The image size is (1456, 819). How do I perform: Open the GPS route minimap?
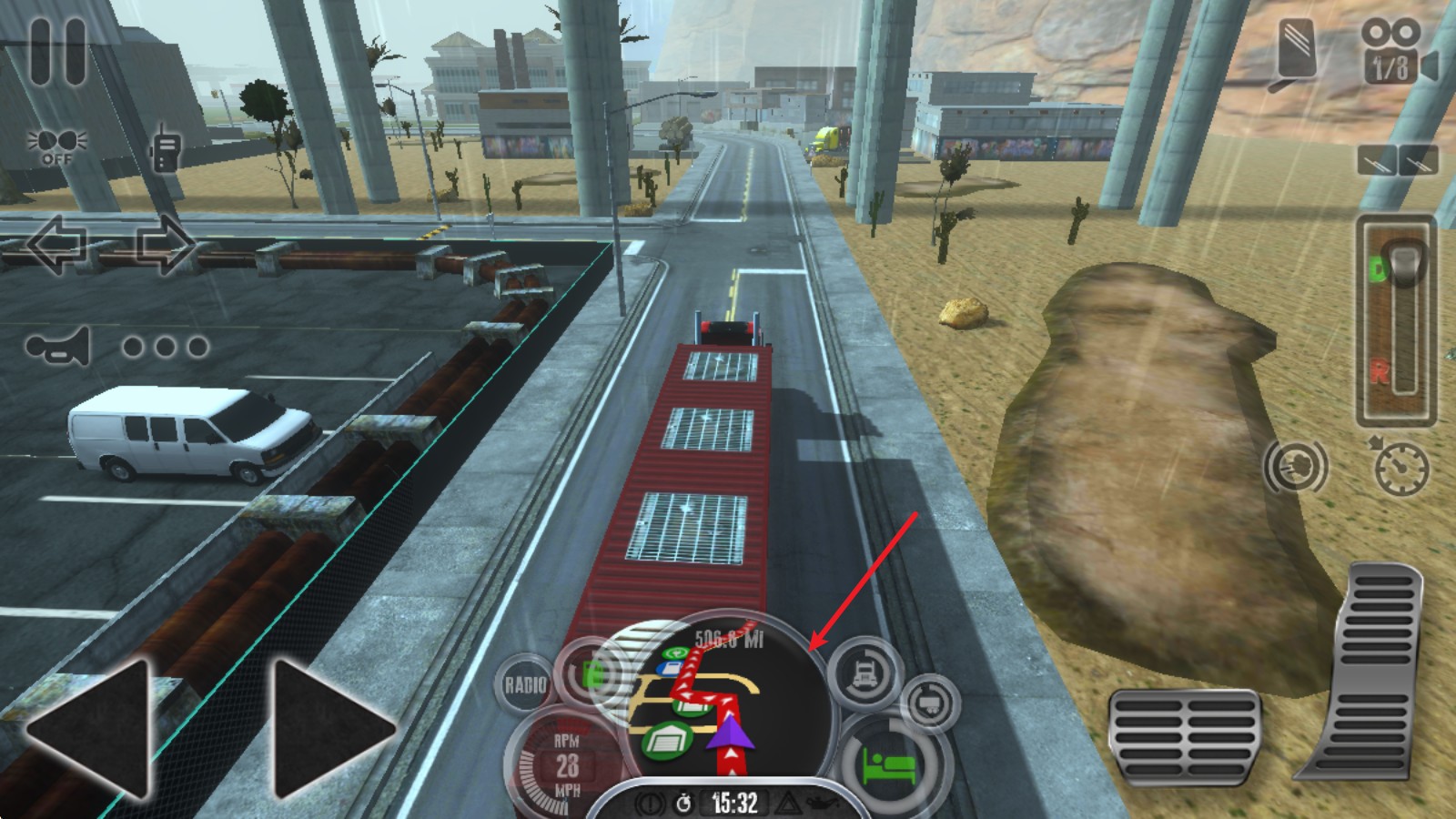pyautogui.click(x=719, y=696)
